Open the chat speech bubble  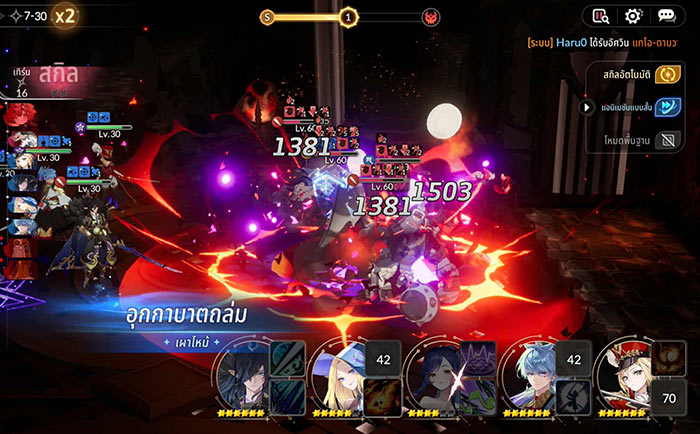coord(666,16)
